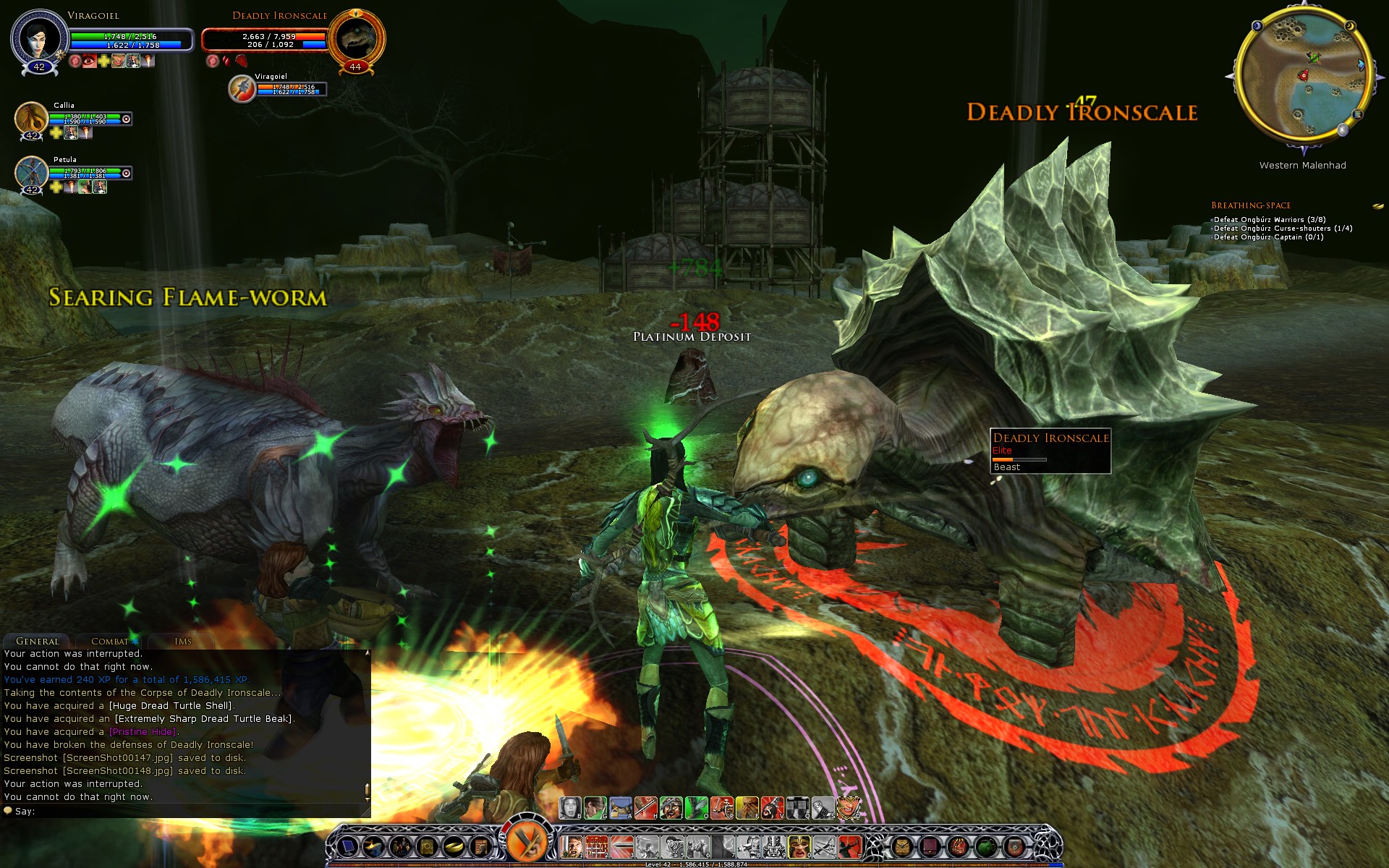1389x868 pixels.
Task: Use the golden helmet skill in slot 0
Action: pyautogui.click(x=799, y=846)
